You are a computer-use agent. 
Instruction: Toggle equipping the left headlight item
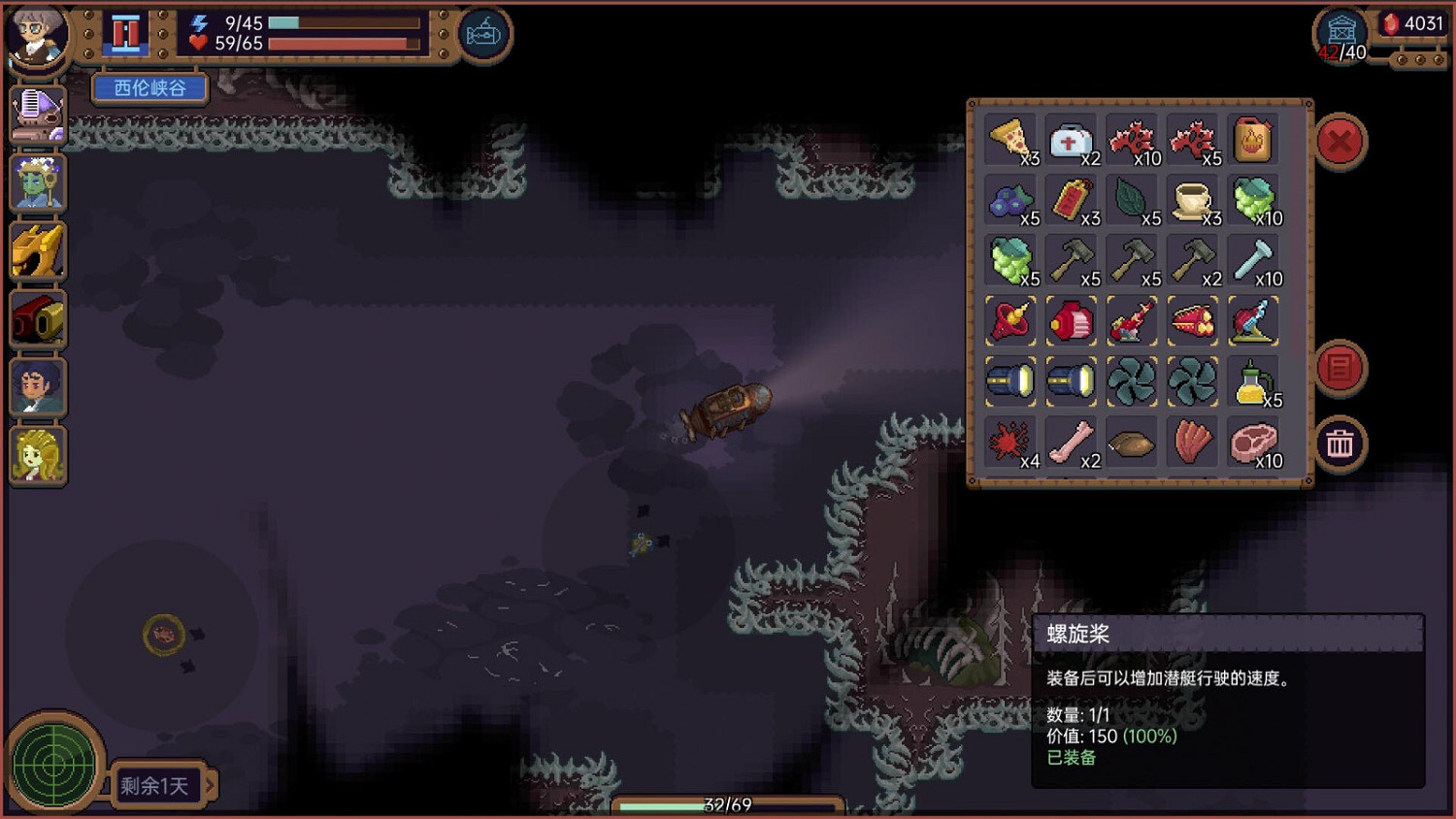tap(1010, 380)
